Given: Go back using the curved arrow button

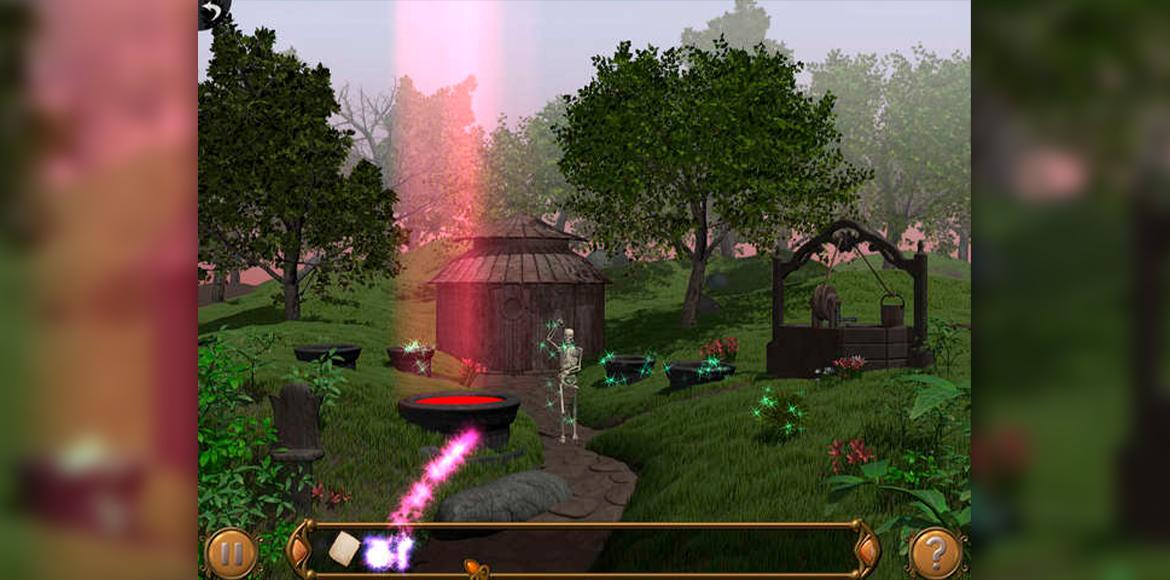Looking at the screenshot, I should 212,12.
